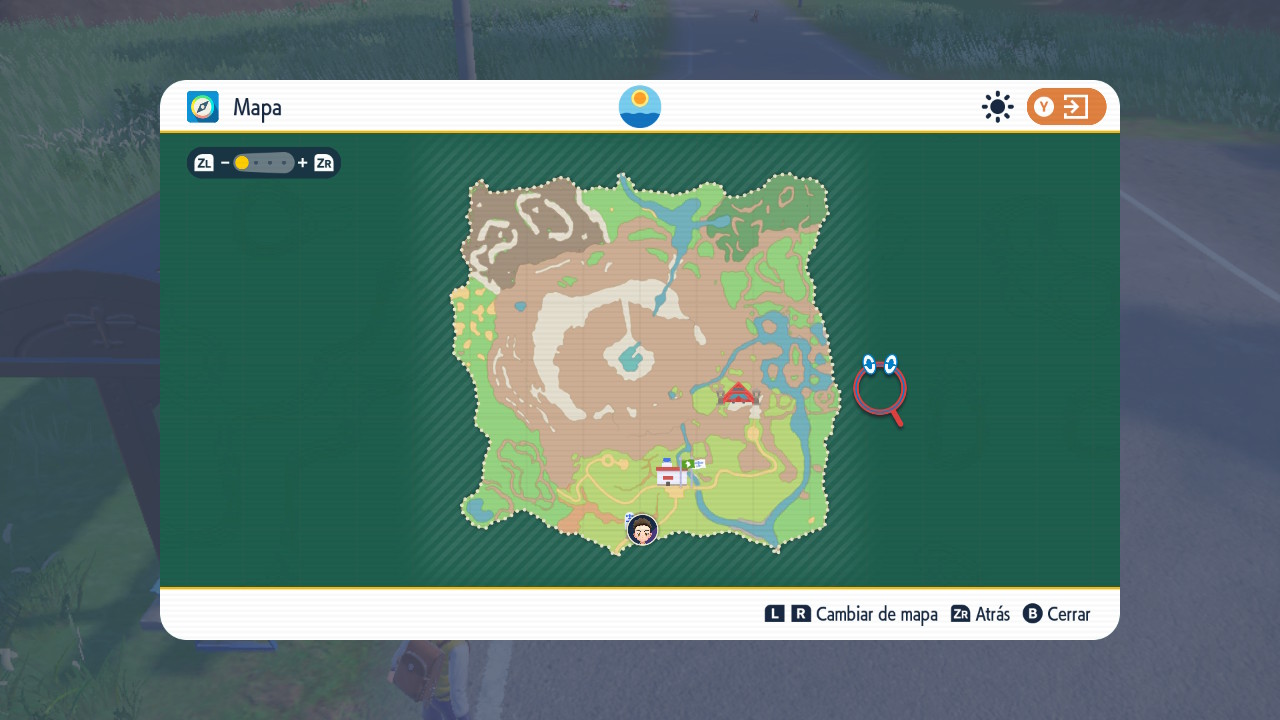Adjust the map zoom level slider

click(264, 163)
